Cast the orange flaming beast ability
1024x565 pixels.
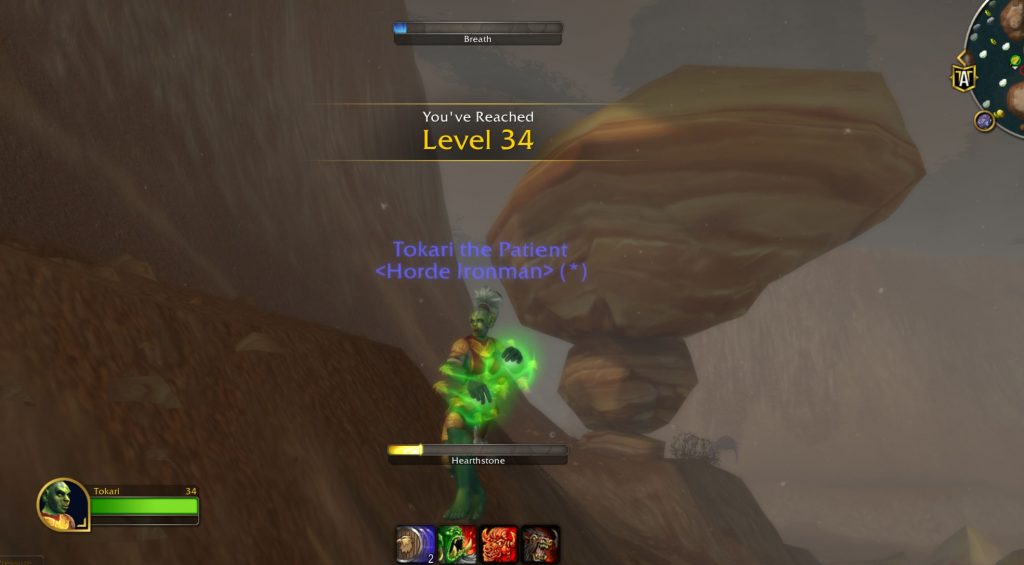(499, 544)
